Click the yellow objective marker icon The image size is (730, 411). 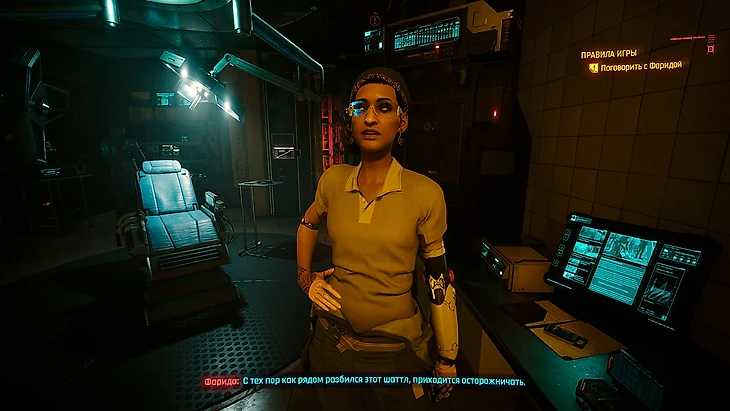coord(594,67)
